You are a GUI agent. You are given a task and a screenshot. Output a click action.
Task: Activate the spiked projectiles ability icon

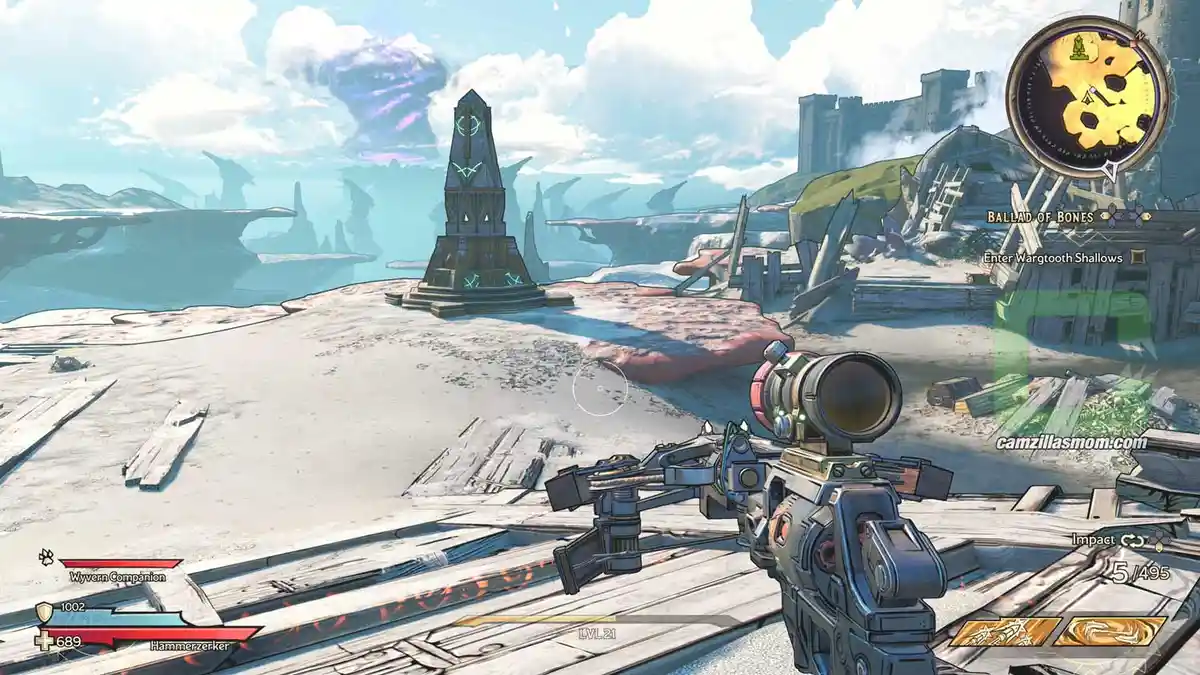[1005, 632]
